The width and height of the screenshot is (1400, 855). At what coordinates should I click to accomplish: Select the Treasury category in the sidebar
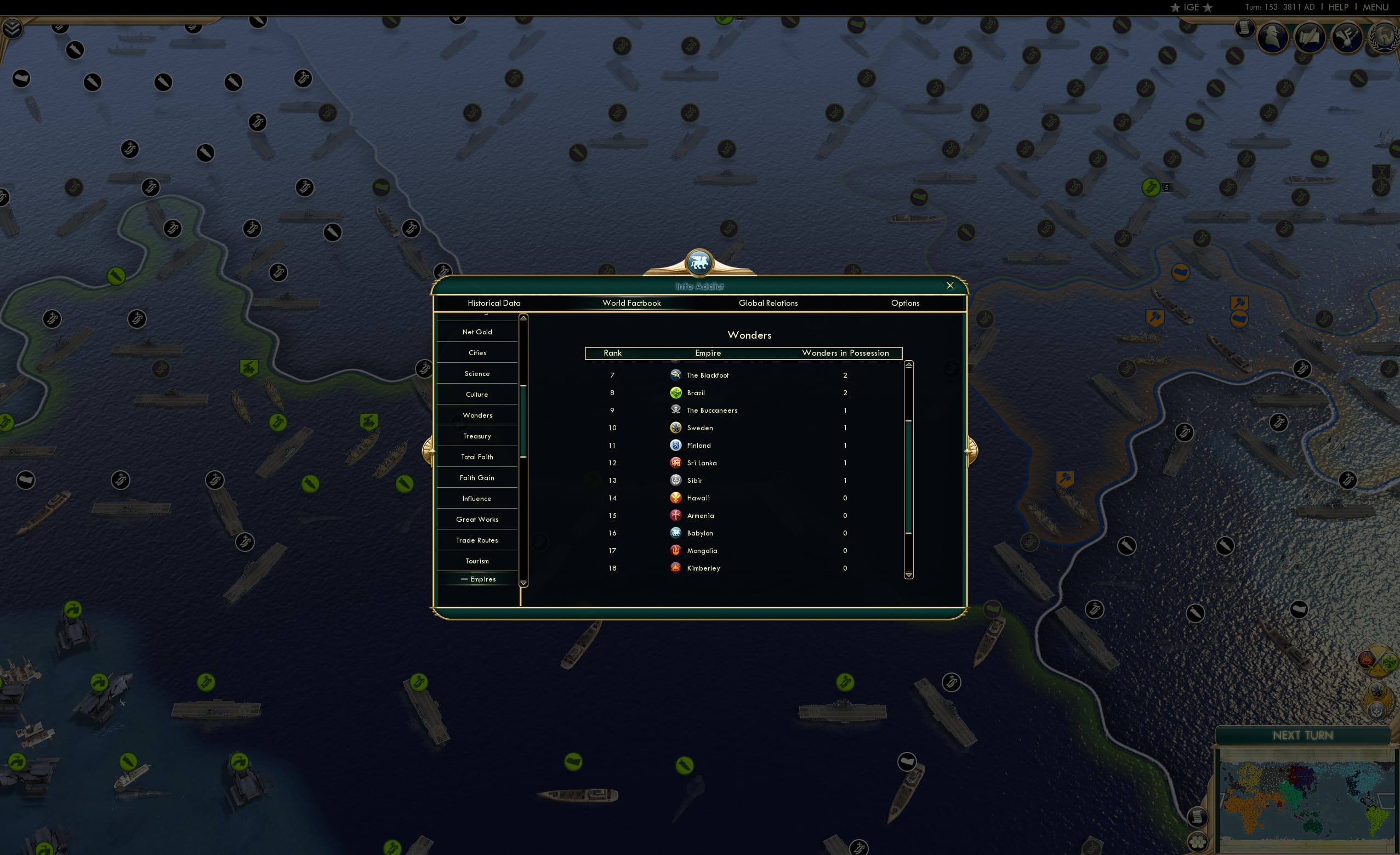[477, 436]
